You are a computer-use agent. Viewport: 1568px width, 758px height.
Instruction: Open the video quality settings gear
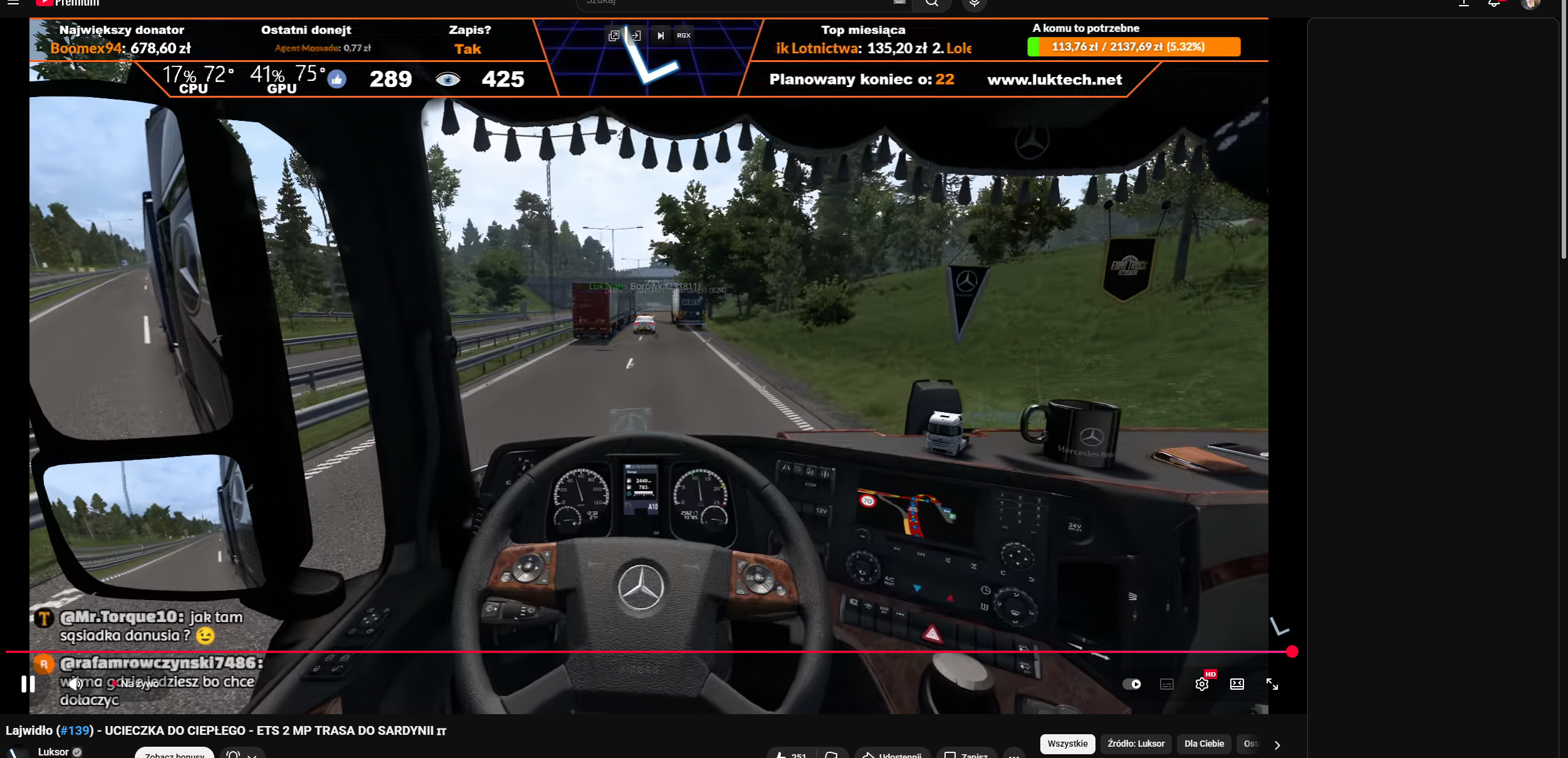1201,684
